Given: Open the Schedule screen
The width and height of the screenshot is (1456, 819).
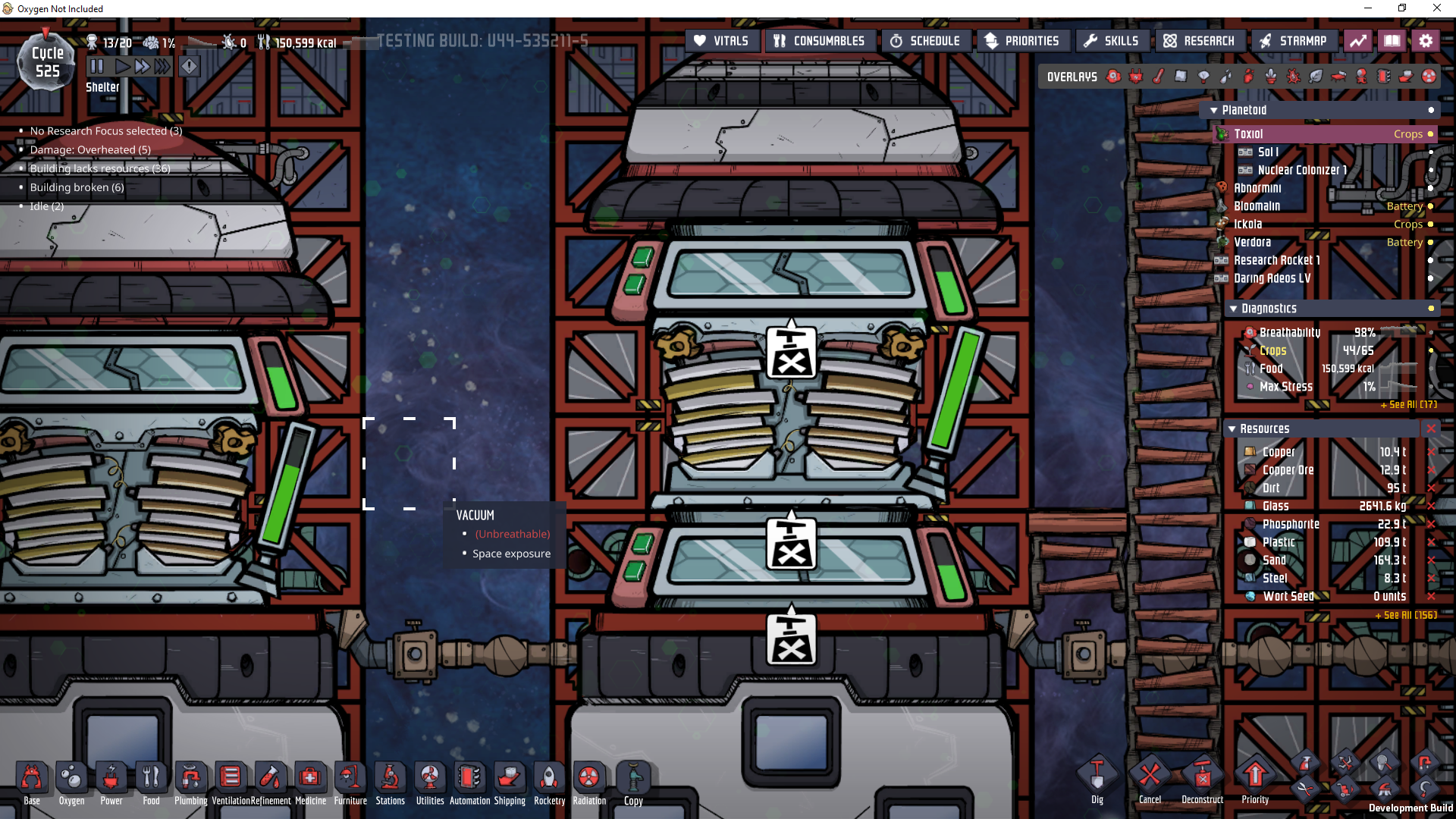Looking at the screenshot, I should 925,41.
